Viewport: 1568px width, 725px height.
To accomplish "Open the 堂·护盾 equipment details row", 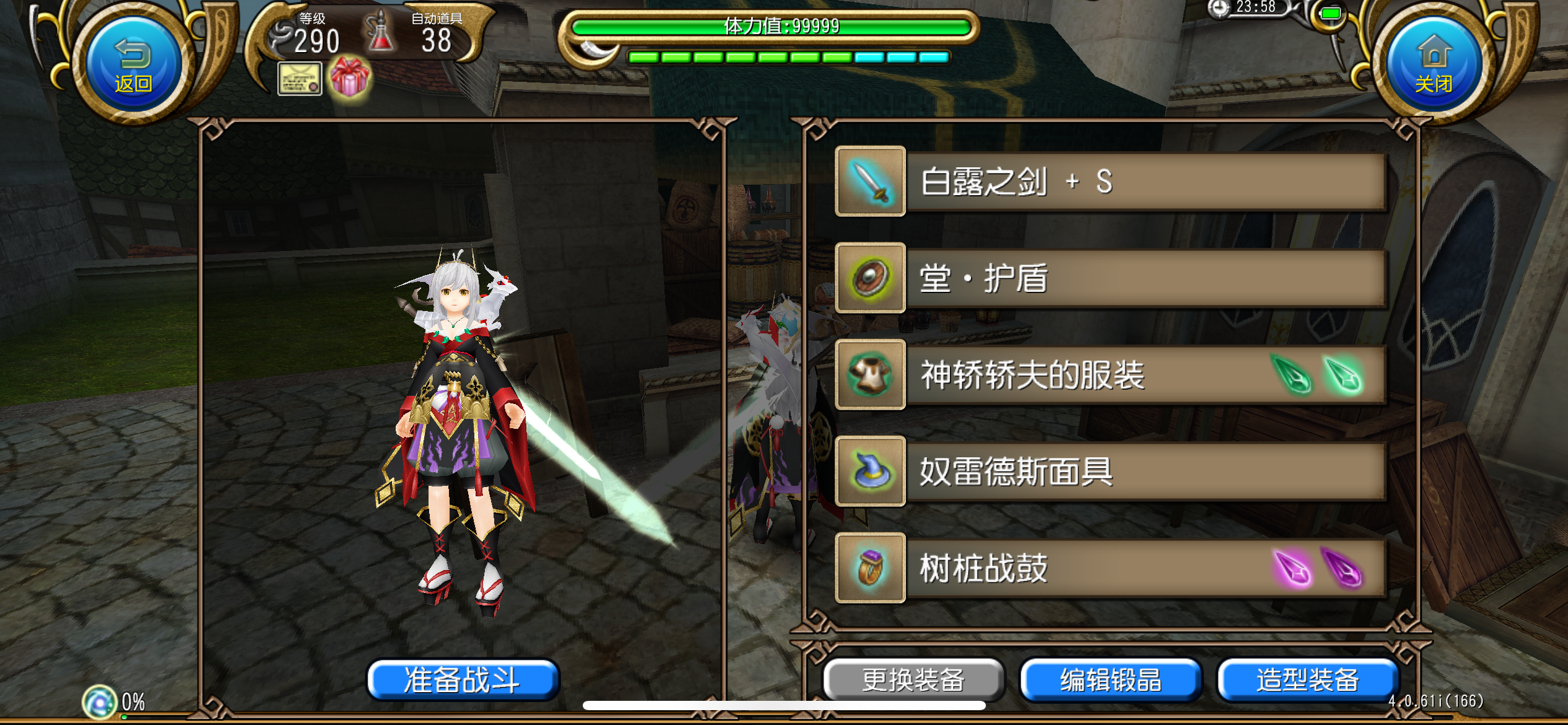I will coord(1146,279).
